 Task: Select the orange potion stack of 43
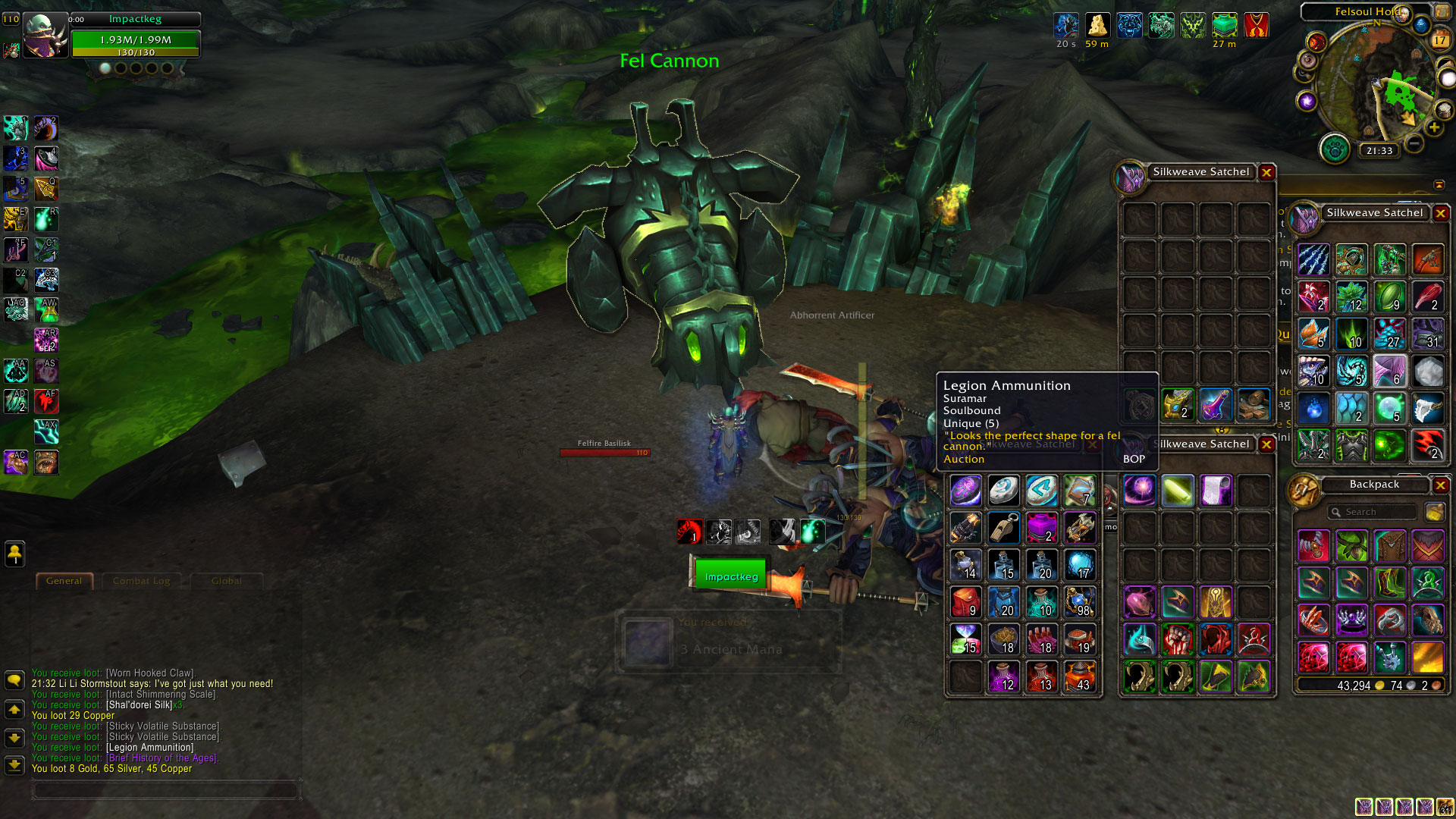1080,677
